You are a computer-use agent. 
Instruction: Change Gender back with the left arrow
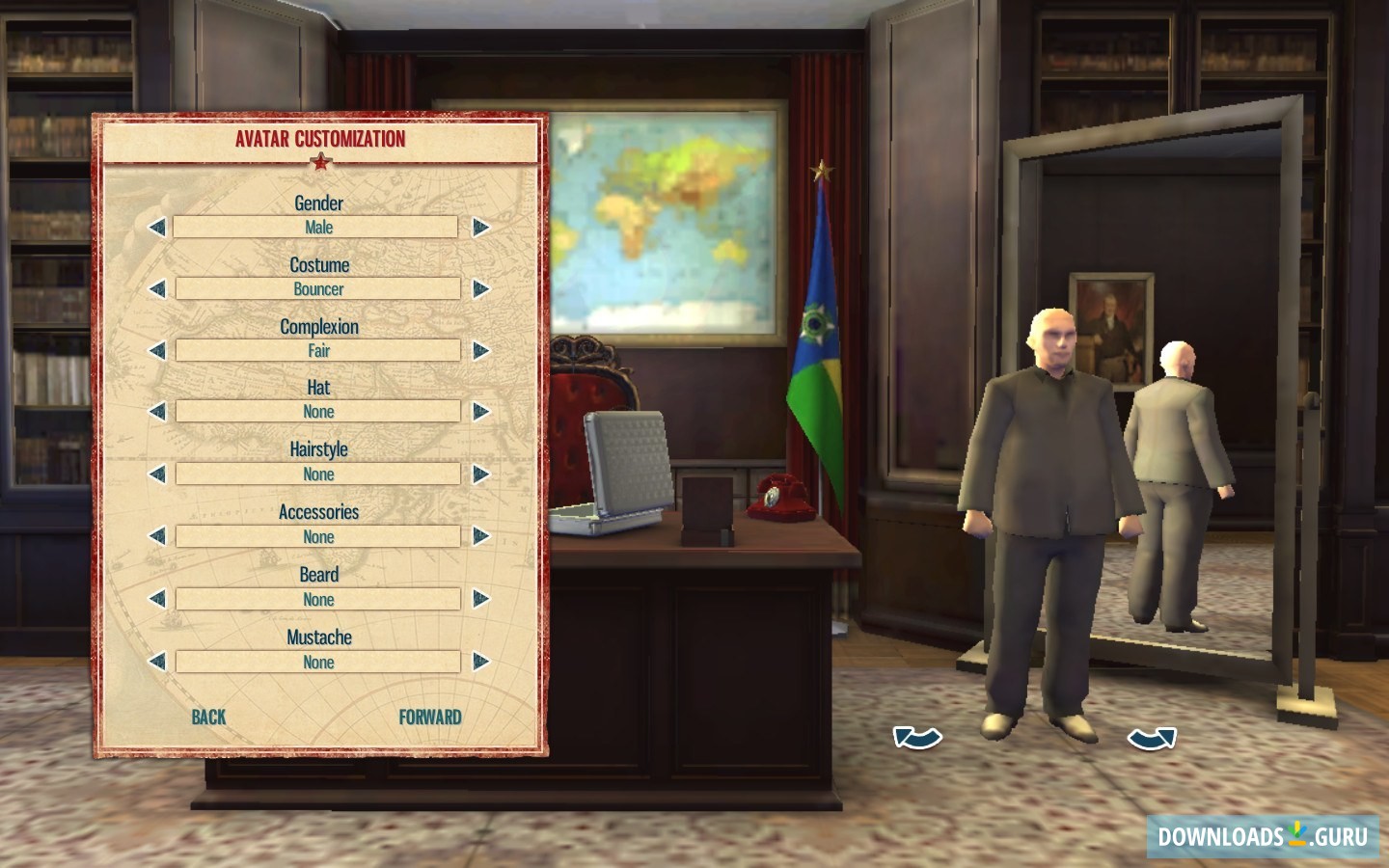point(157,227)
